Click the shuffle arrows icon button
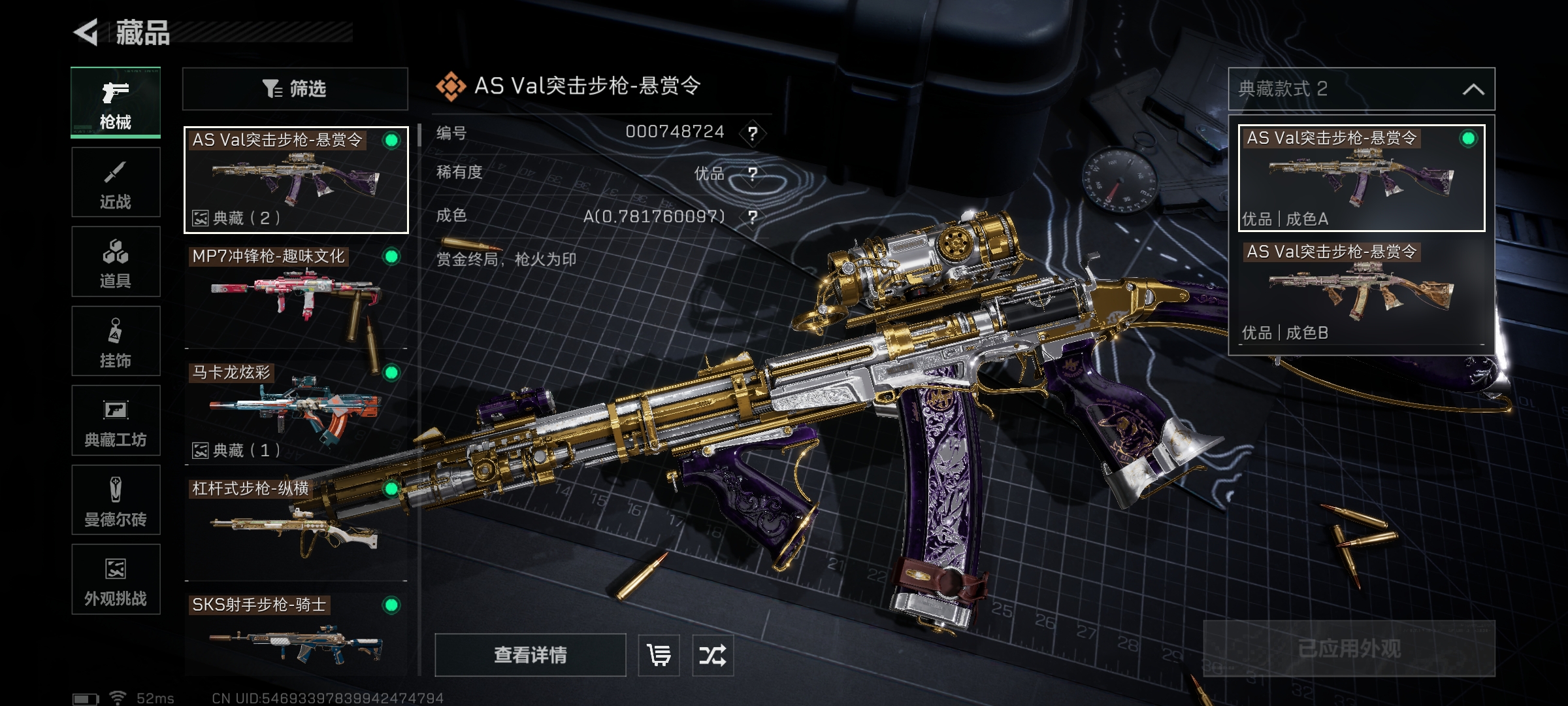The image size is (1568, 706). point(712,655)
